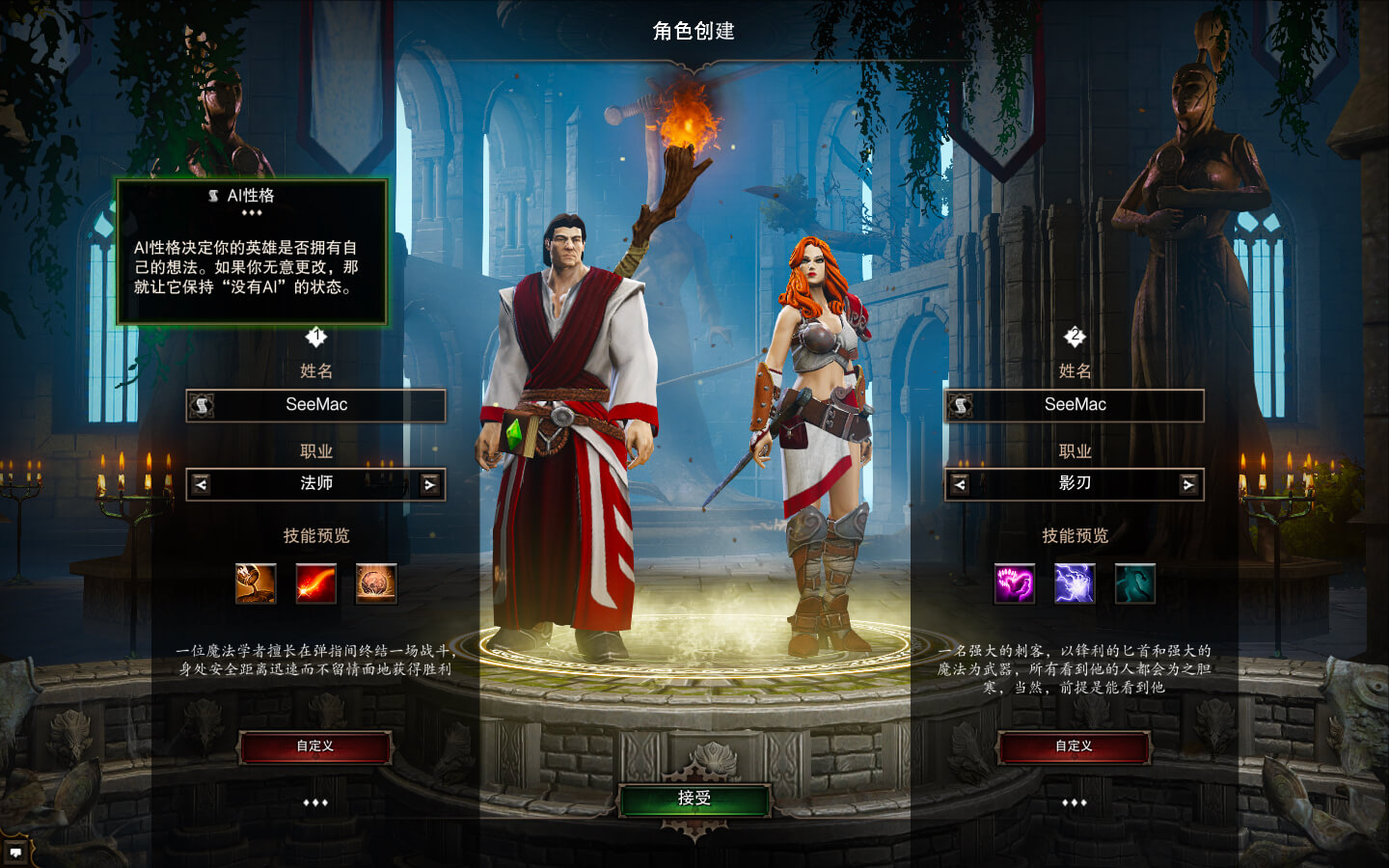
Task: Open 自定义 customization for the mage character
Action: [314, 746]
